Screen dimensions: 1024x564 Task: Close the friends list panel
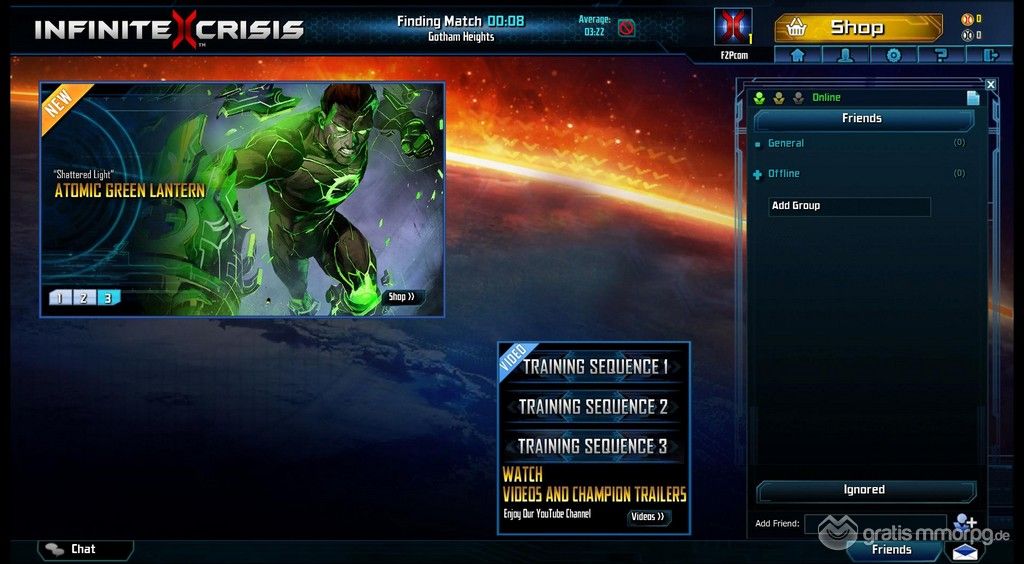(x=991, y=85)
